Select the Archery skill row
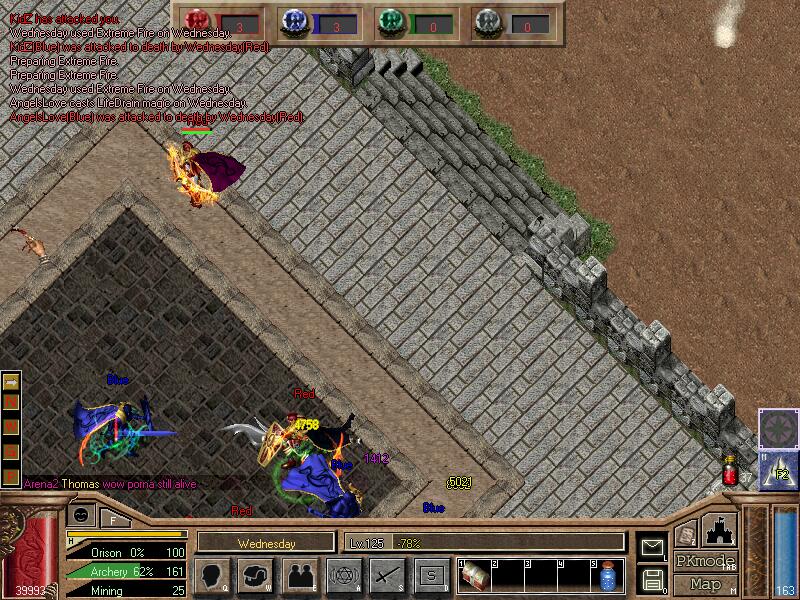Screen dimensions: 800x600 126,571
